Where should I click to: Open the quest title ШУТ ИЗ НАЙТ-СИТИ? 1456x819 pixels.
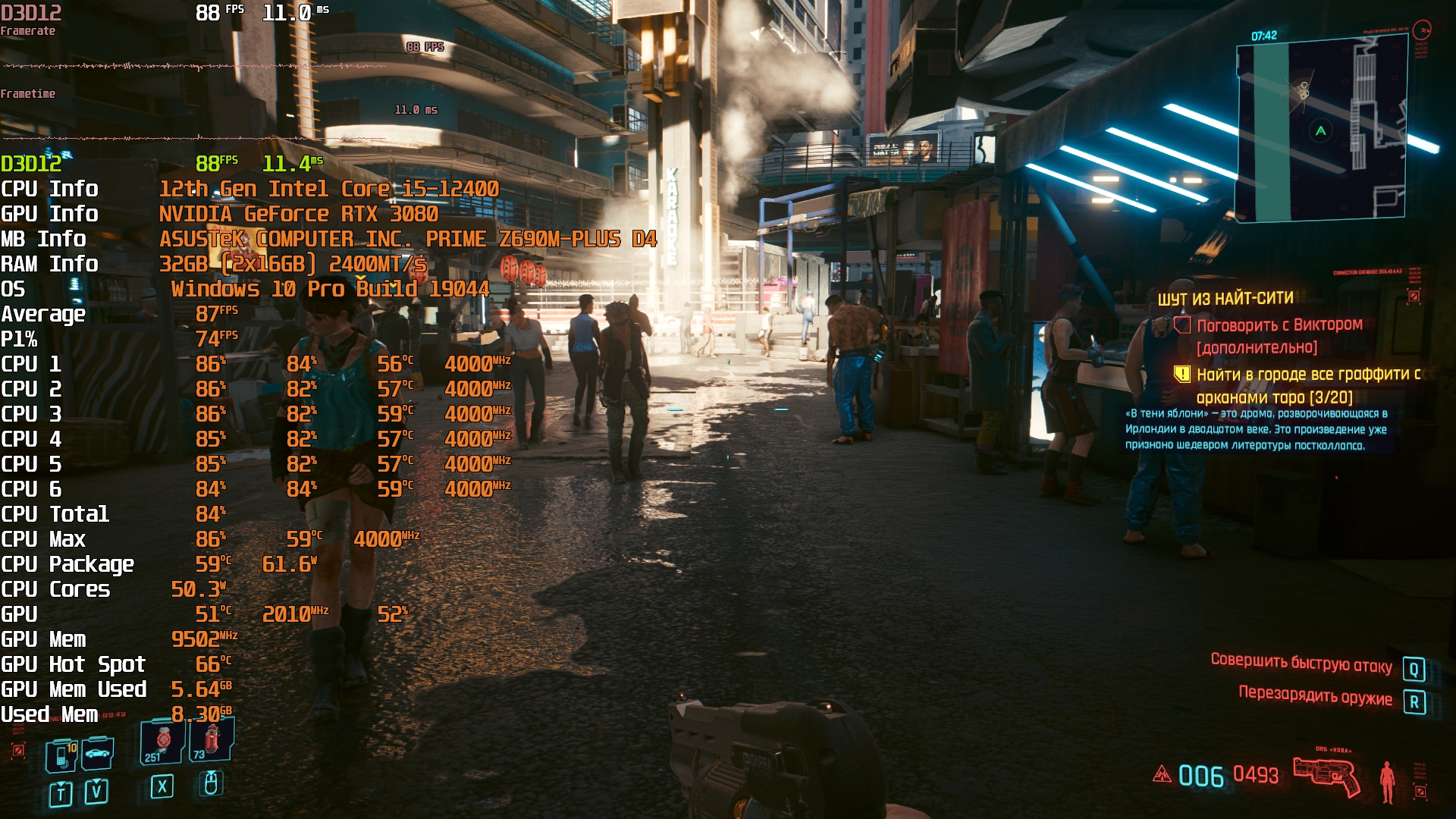(x=1225, y=298)
